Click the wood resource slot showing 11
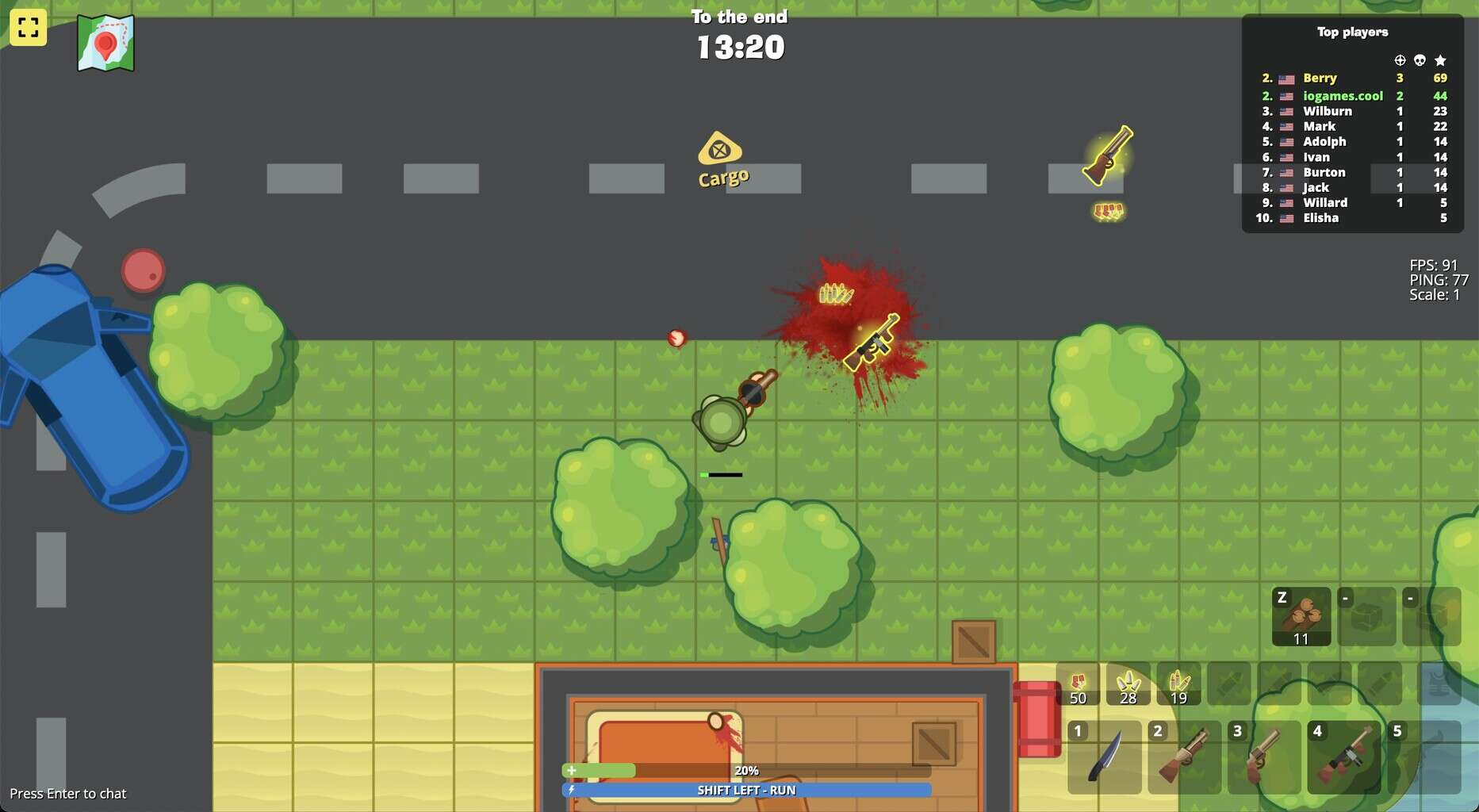 click(1303, 617)
